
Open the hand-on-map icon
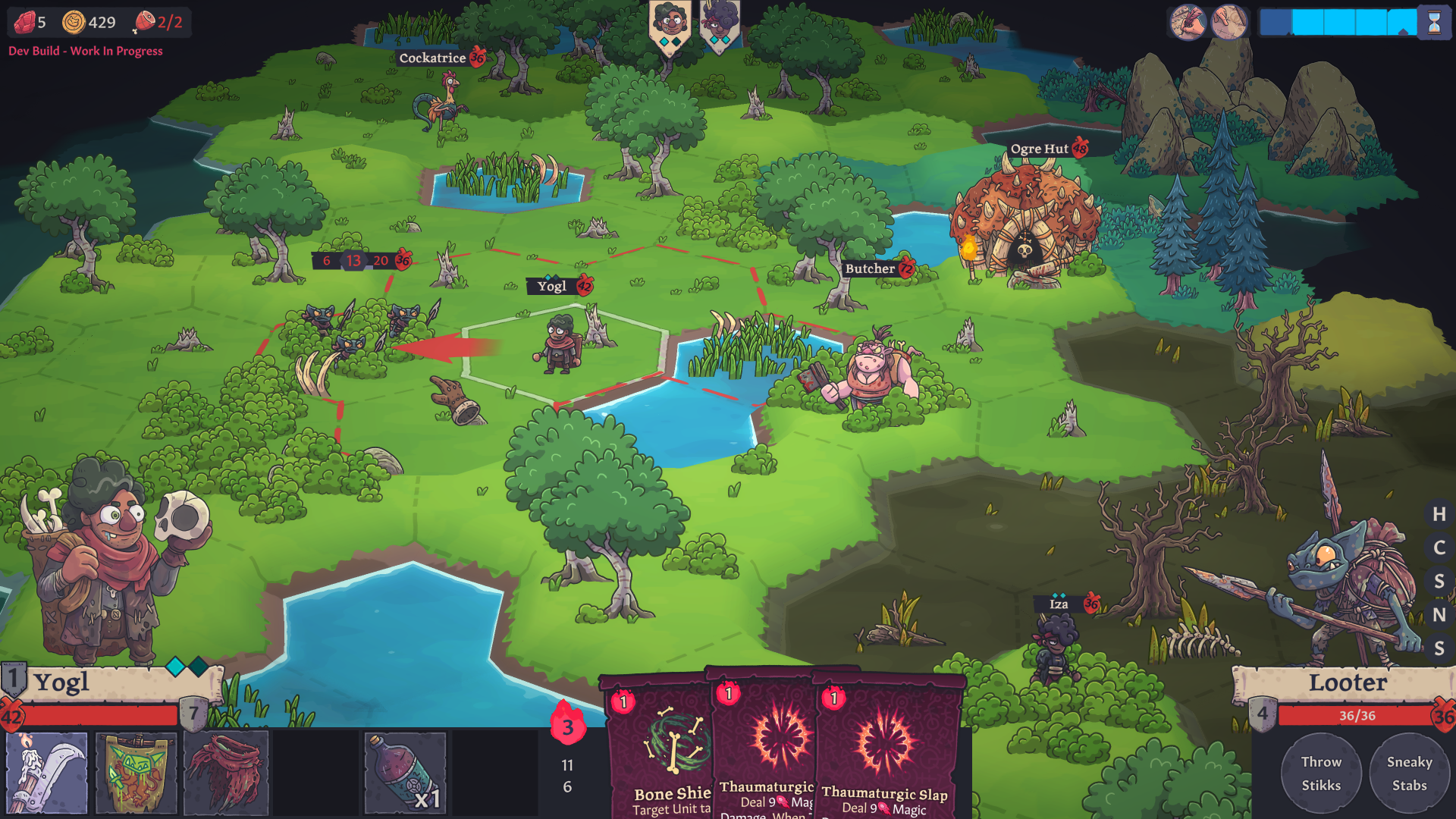1229,23
